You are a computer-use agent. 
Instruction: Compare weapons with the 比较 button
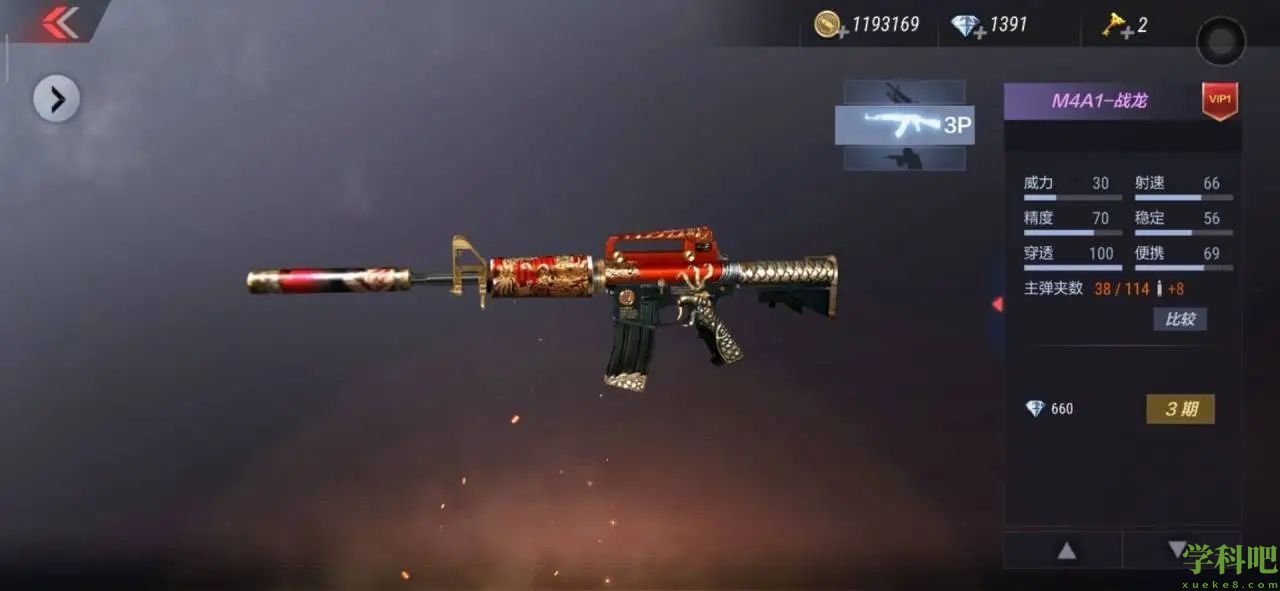click(x=1180, y=319)
